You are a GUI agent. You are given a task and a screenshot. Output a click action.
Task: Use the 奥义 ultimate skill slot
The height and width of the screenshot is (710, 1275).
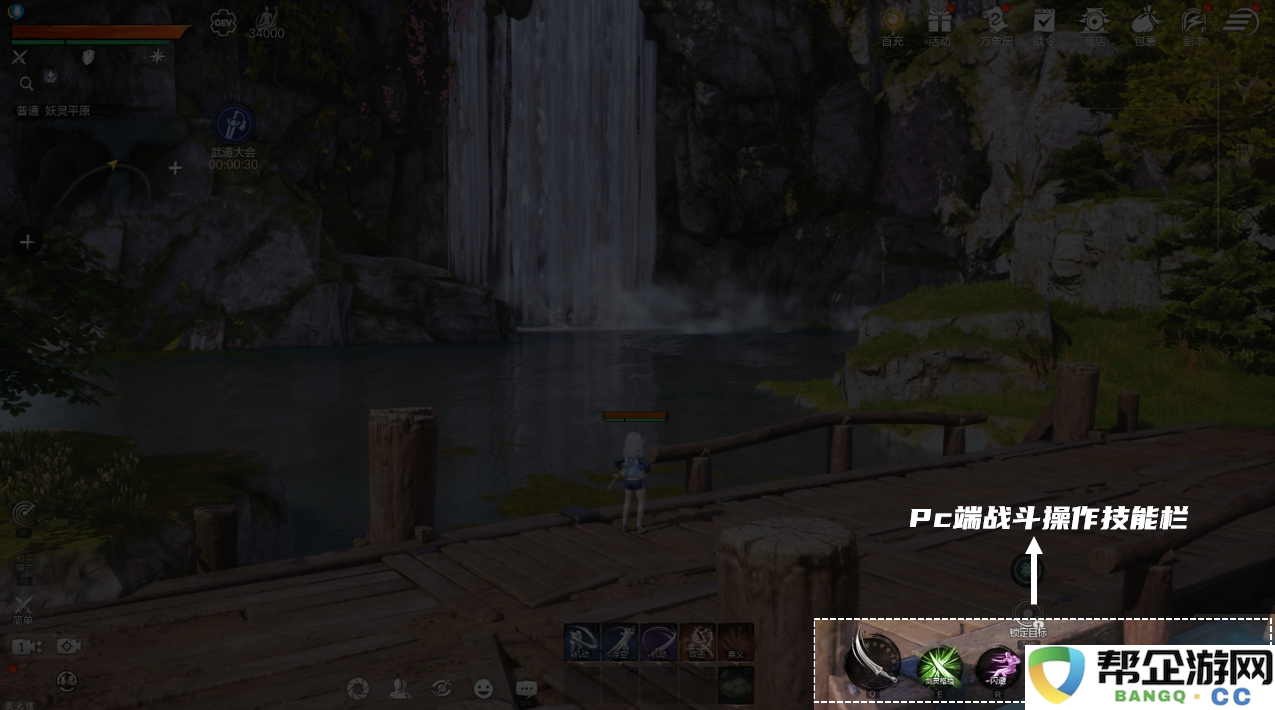point(736,642)
